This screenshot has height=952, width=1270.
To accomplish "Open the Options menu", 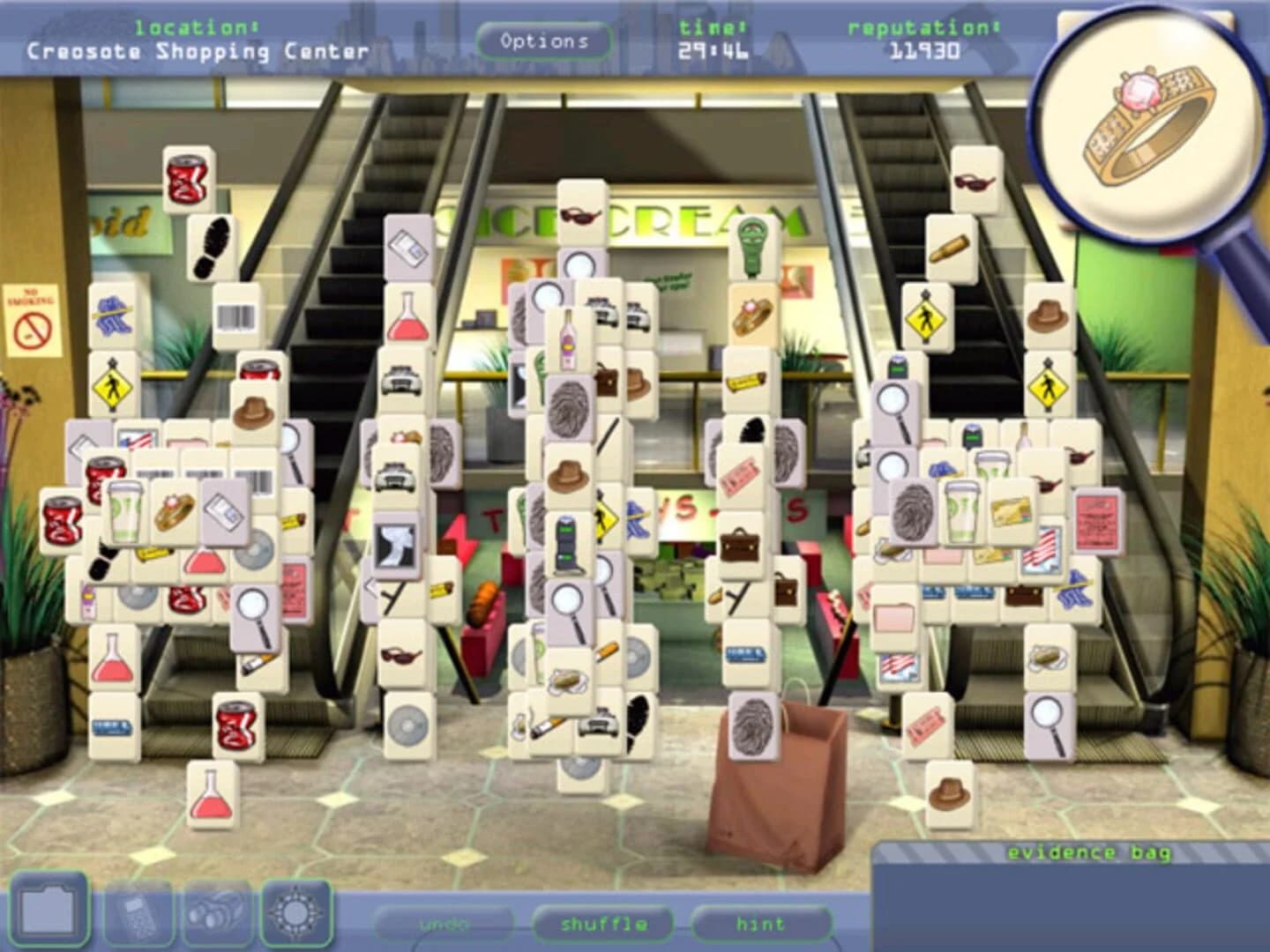I will click(544, 40).
